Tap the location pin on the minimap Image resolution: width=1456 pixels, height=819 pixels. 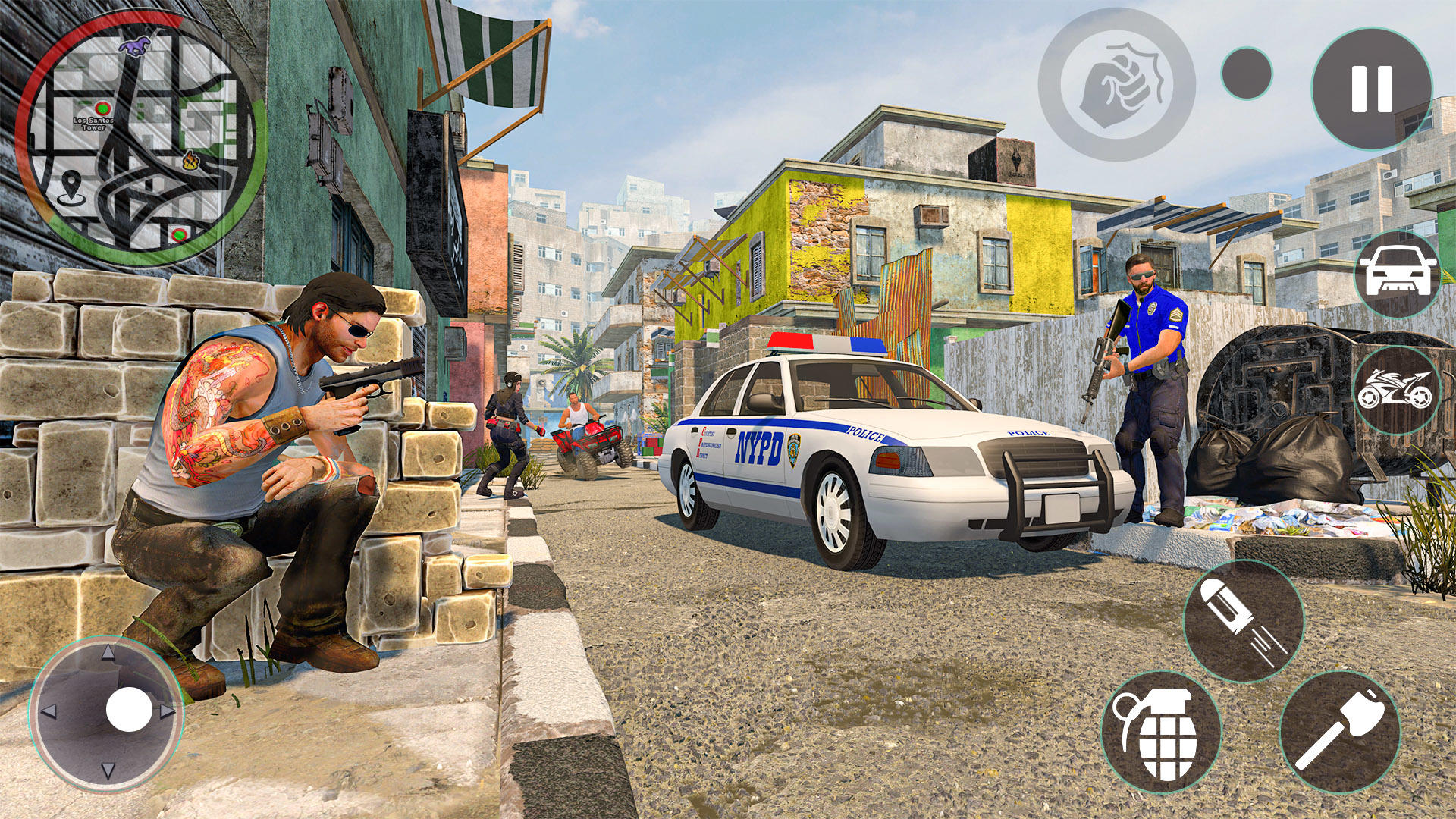(x=72, y=184)
